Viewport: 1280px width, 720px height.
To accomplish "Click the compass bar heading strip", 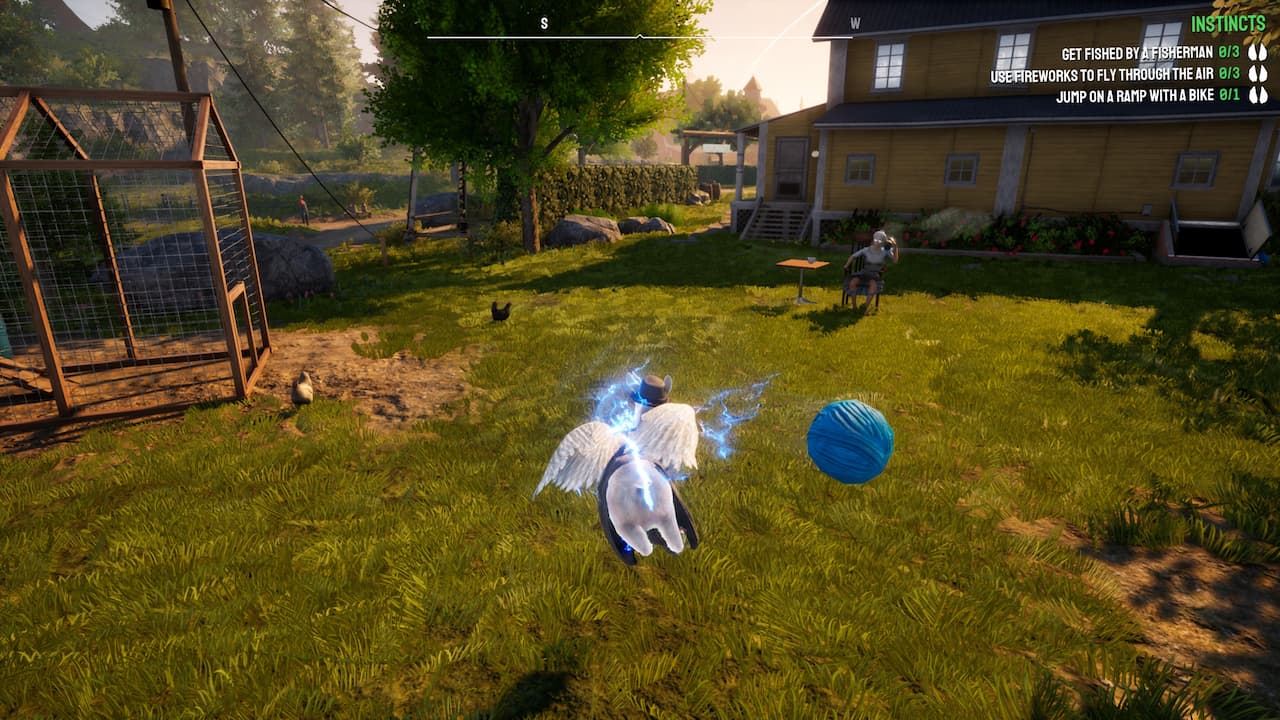I will [x=640, y=36].
